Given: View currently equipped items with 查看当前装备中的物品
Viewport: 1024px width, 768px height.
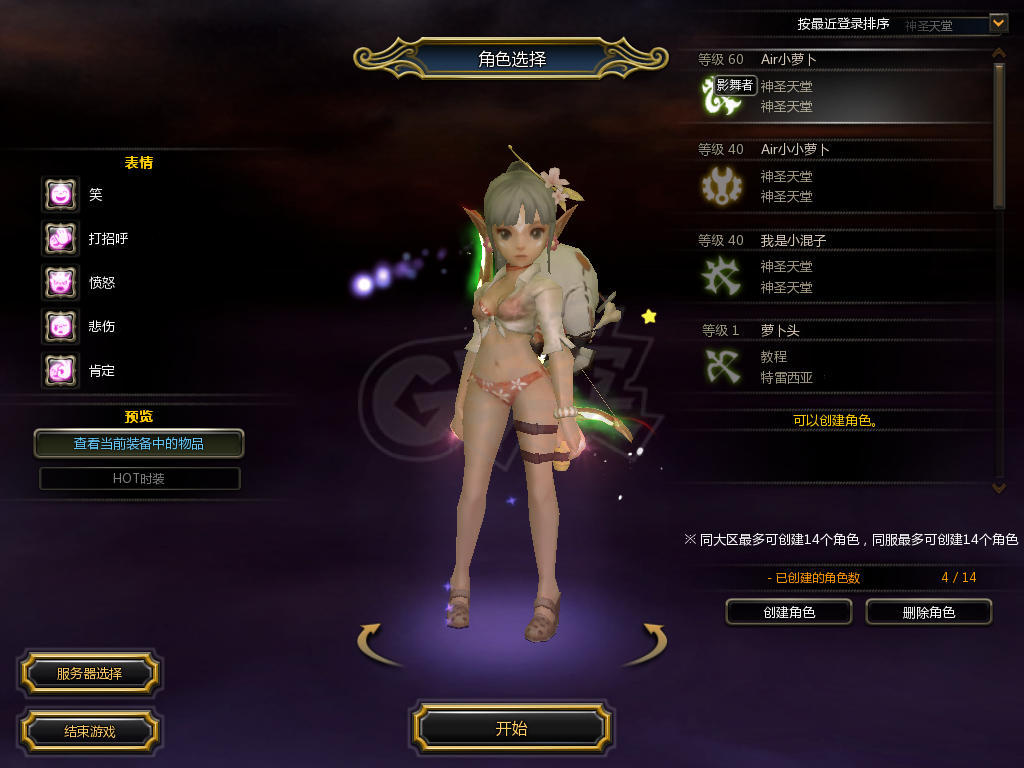Looking at the screenshot, I should coord(139,443).
